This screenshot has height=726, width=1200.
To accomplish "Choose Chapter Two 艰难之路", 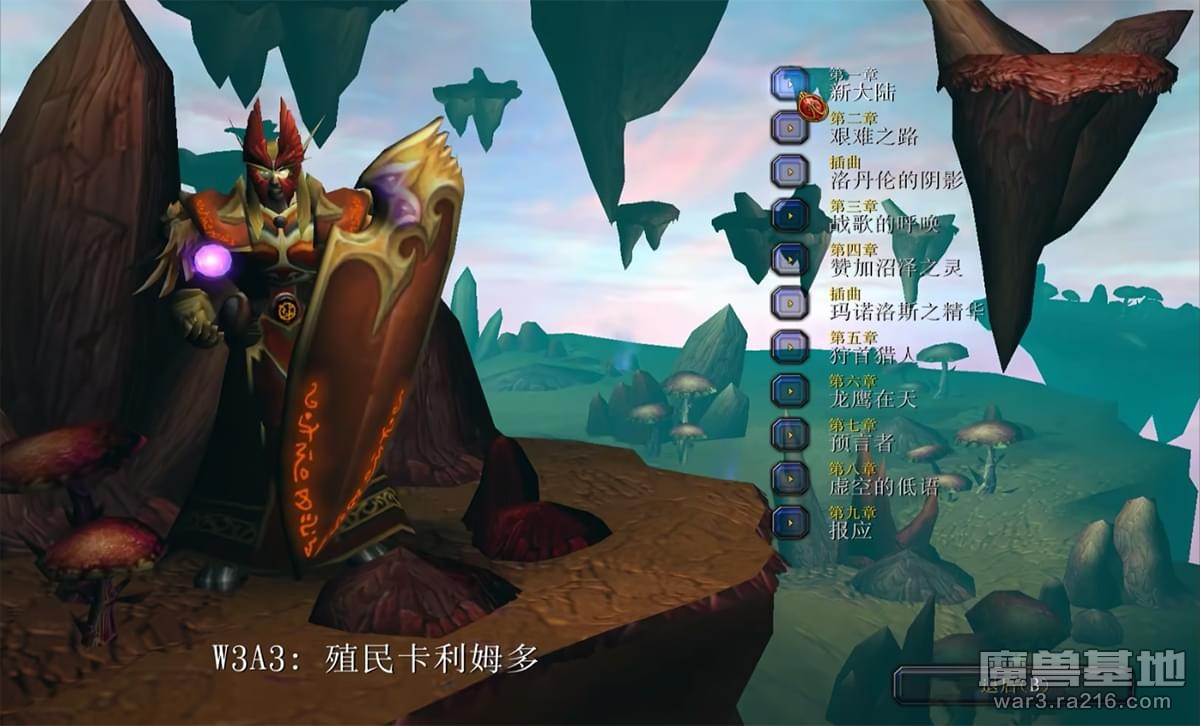I will (x=790, y=128).
